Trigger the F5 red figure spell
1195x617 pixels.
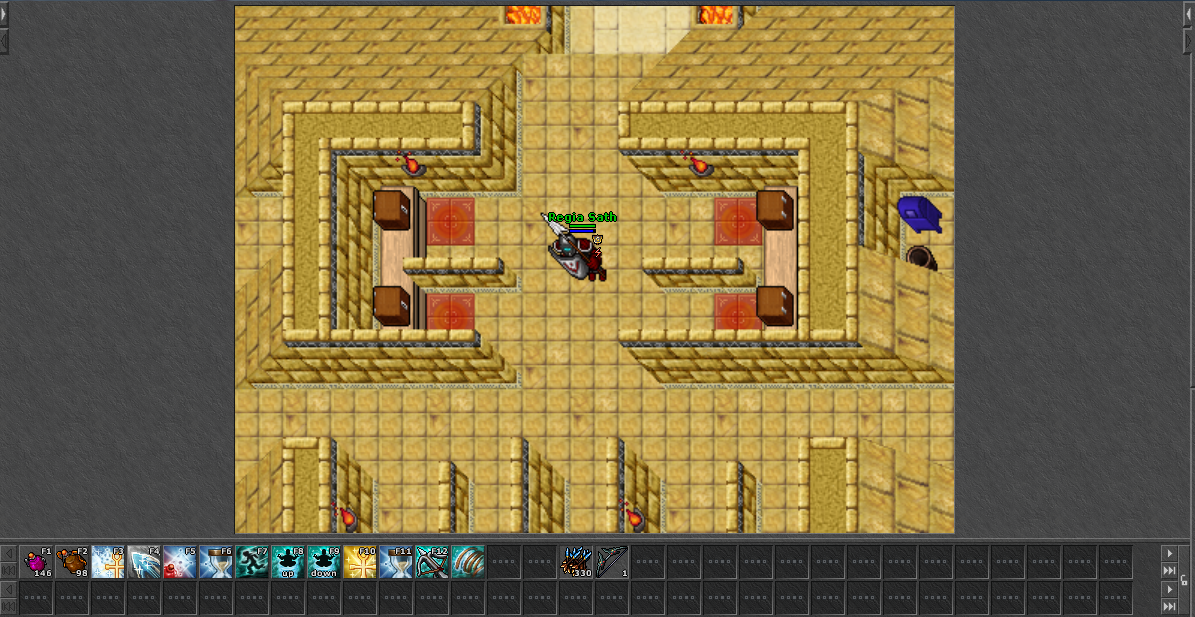coord(181,562)
